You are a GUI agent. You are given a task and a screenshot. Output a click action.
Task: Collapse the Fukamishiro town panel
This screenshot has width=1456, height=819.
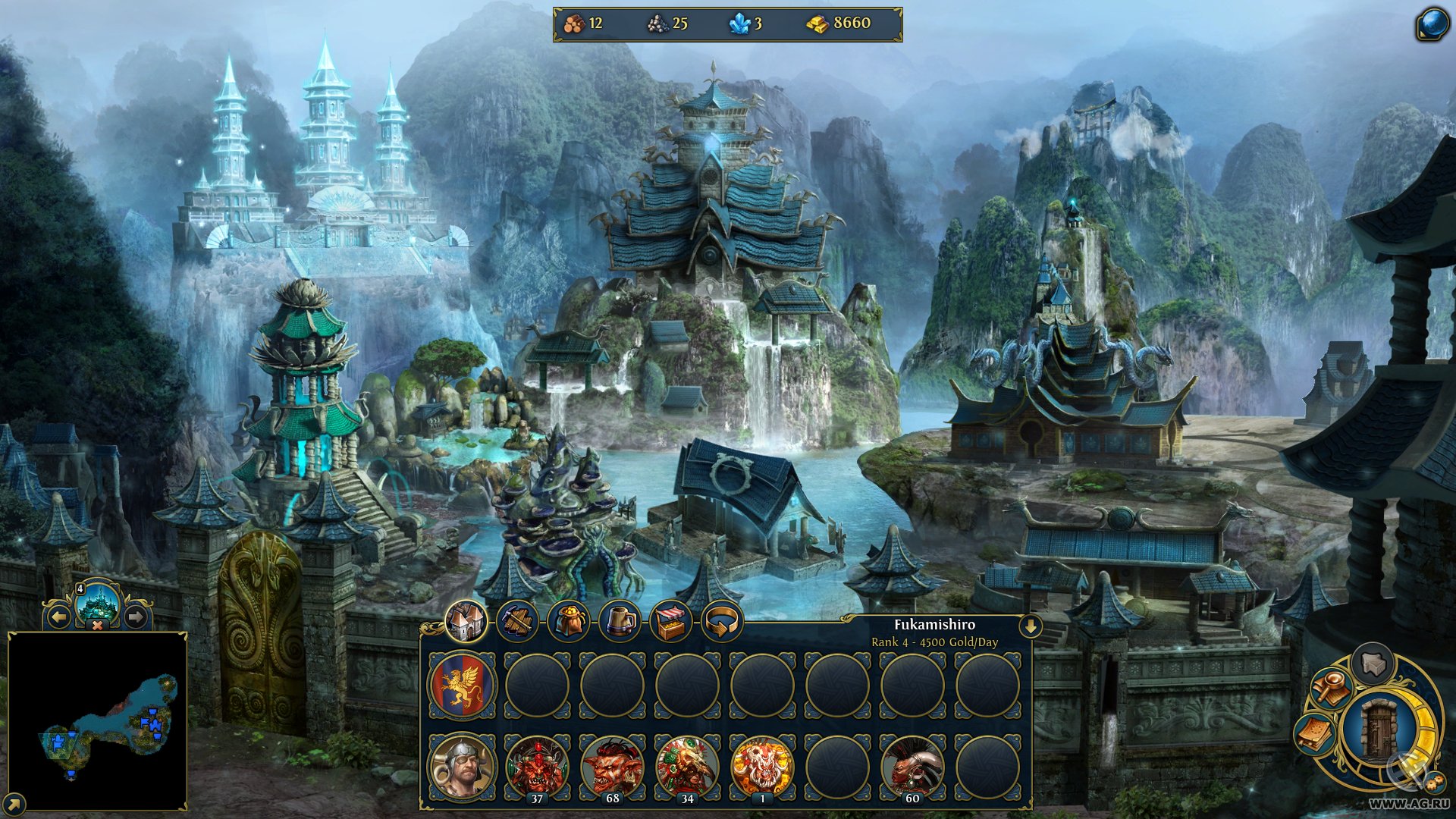point(1031,626)
